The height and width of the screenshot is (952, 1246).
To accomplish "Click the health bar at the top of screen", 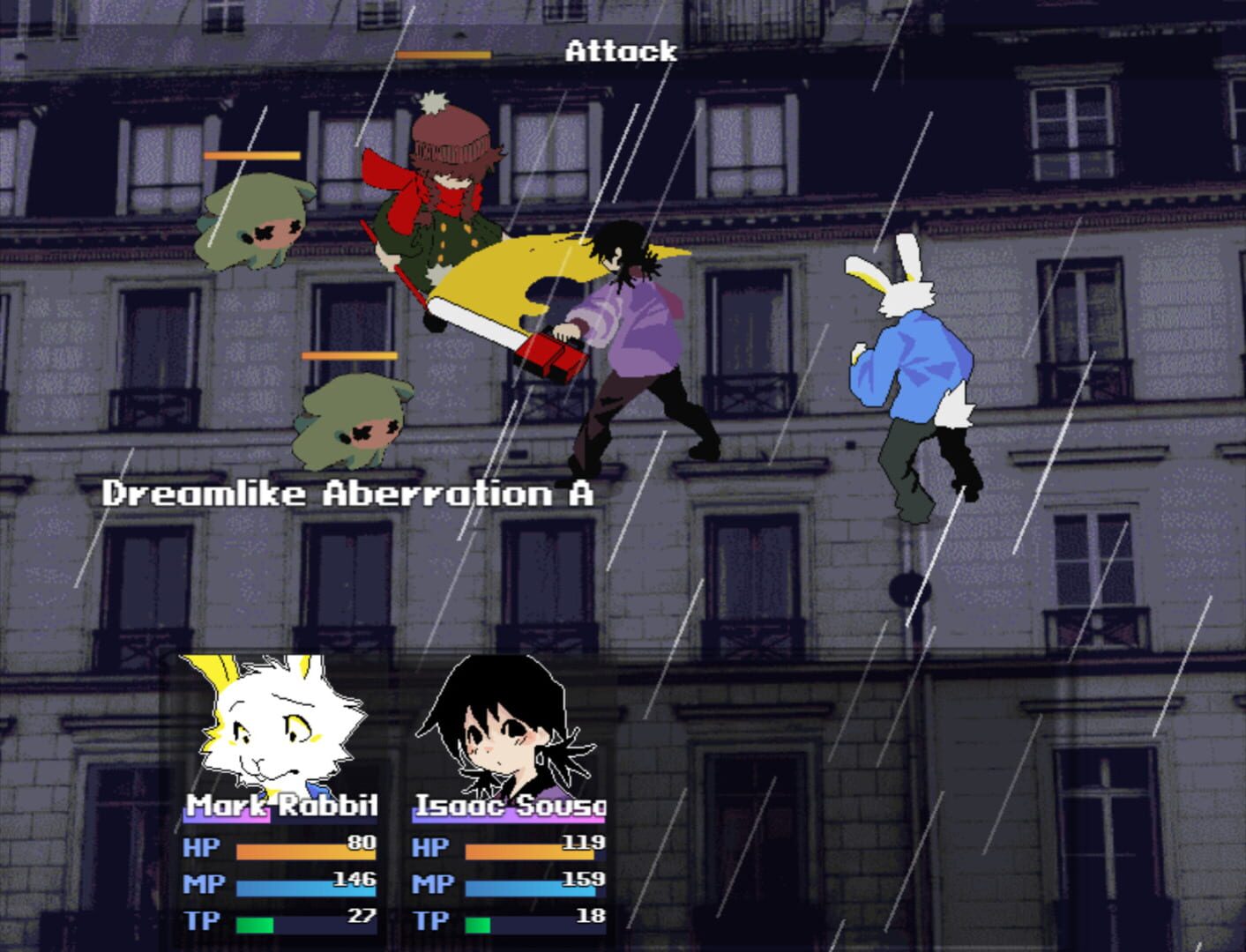I will [x=442, y=54].
